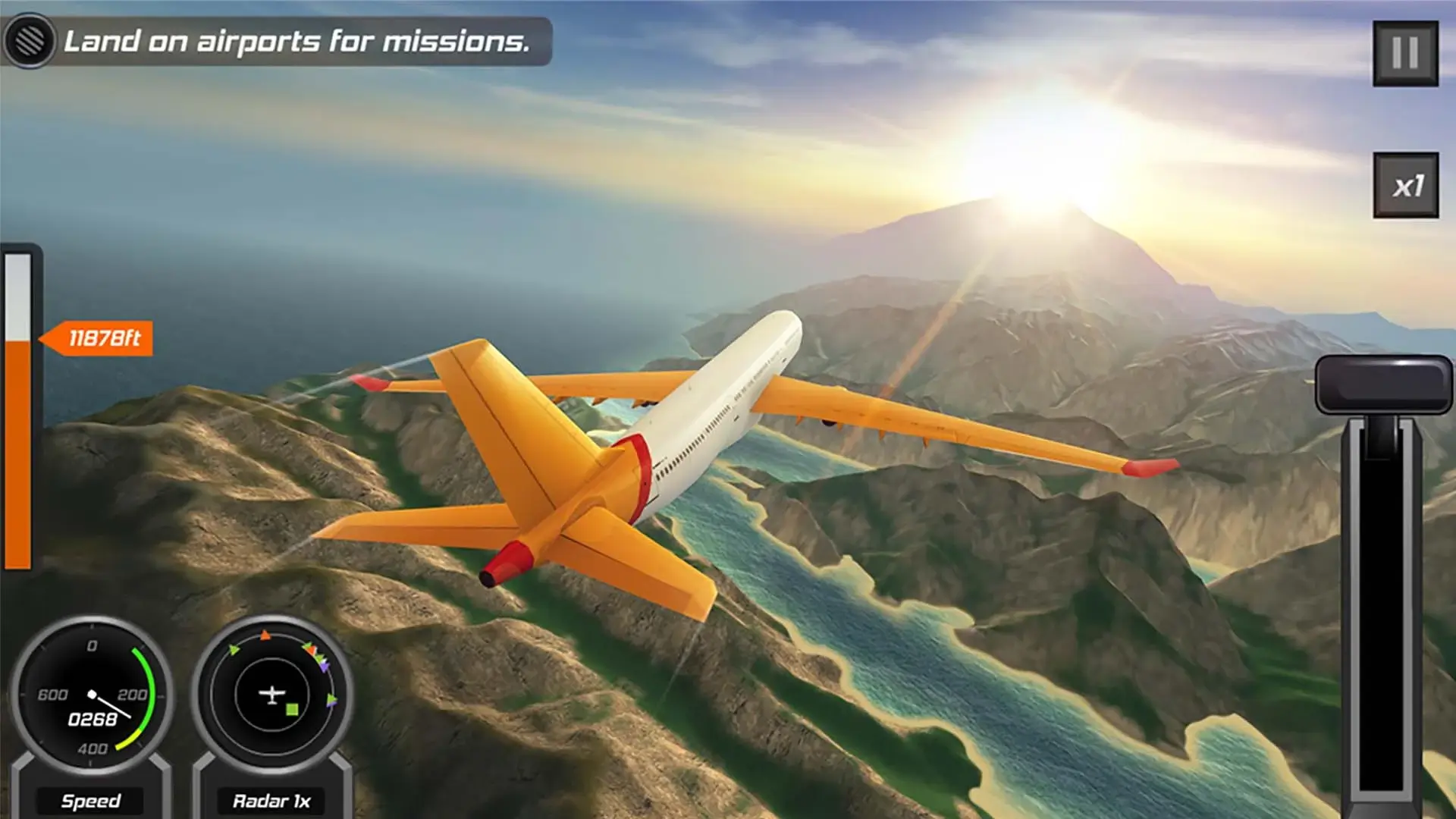Click the striped mission icon beside the banner

(29, 42)
